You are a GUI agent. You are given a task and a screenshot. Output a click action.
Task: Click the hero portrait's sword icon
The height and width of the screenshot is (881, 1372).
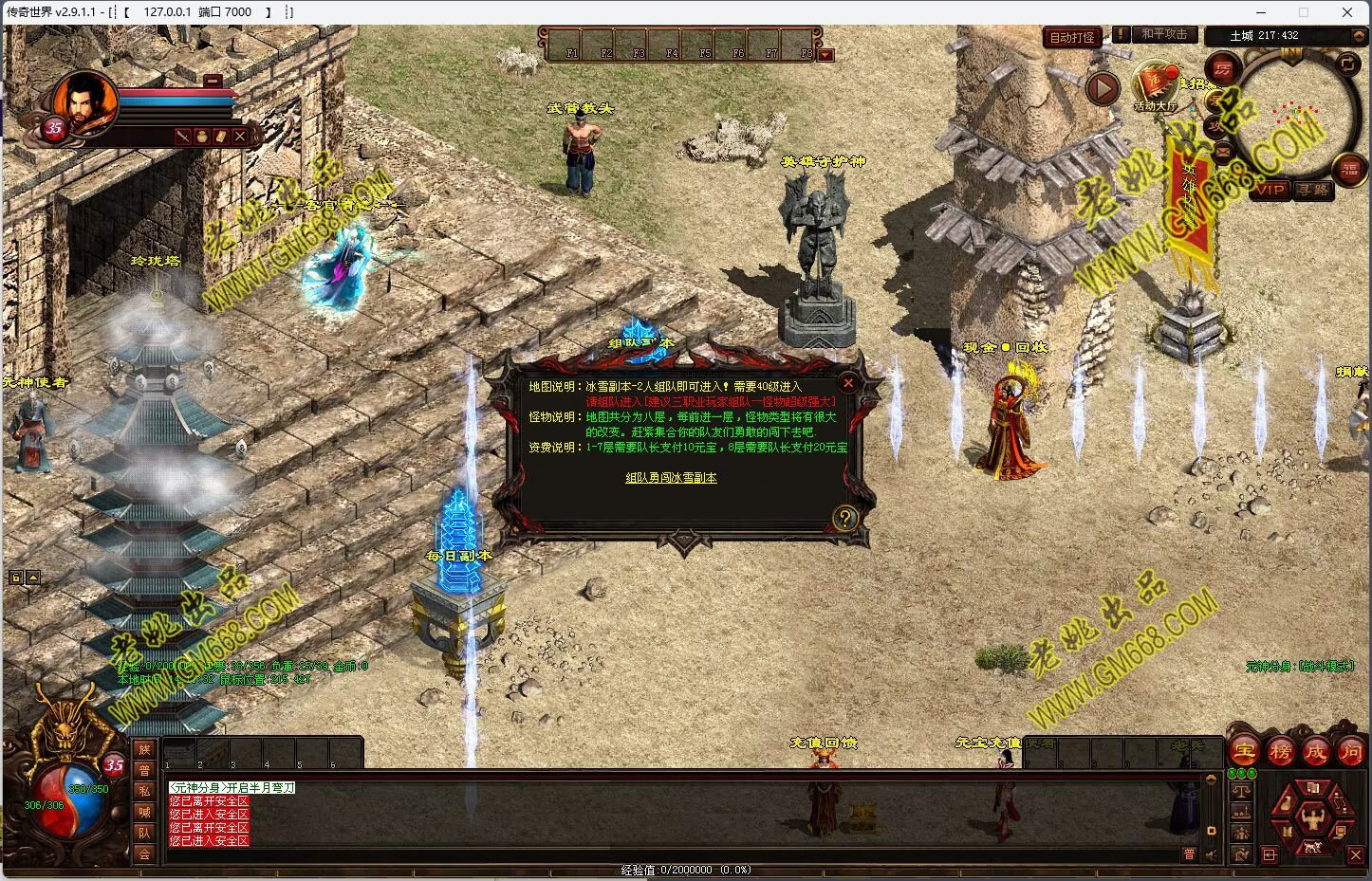pos(183,137)
